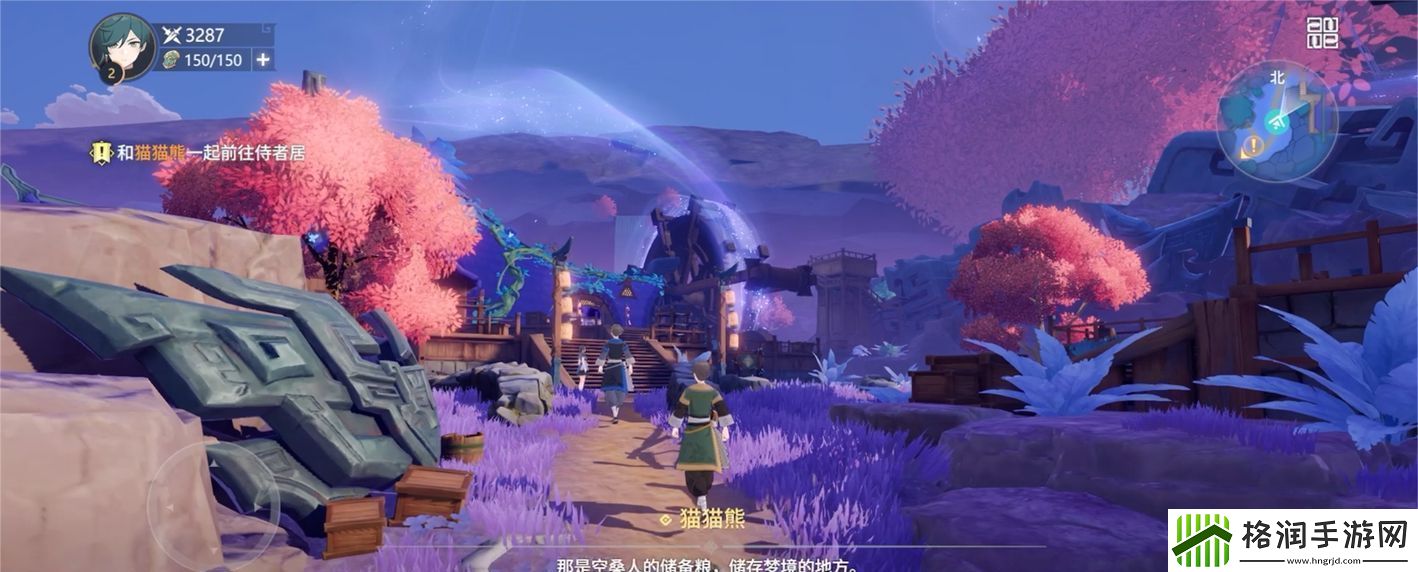Tap the plus button beside 150/150 stamina

click(263, 60)
